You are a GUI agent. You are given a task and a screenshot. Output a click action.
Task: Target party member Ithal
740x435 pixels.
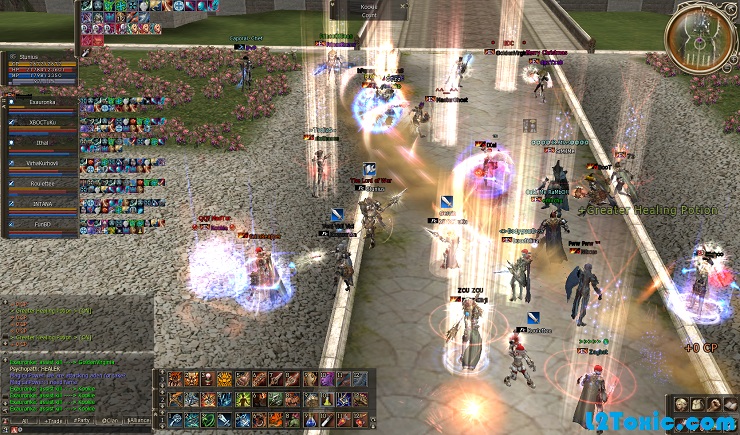coord(42,142)
